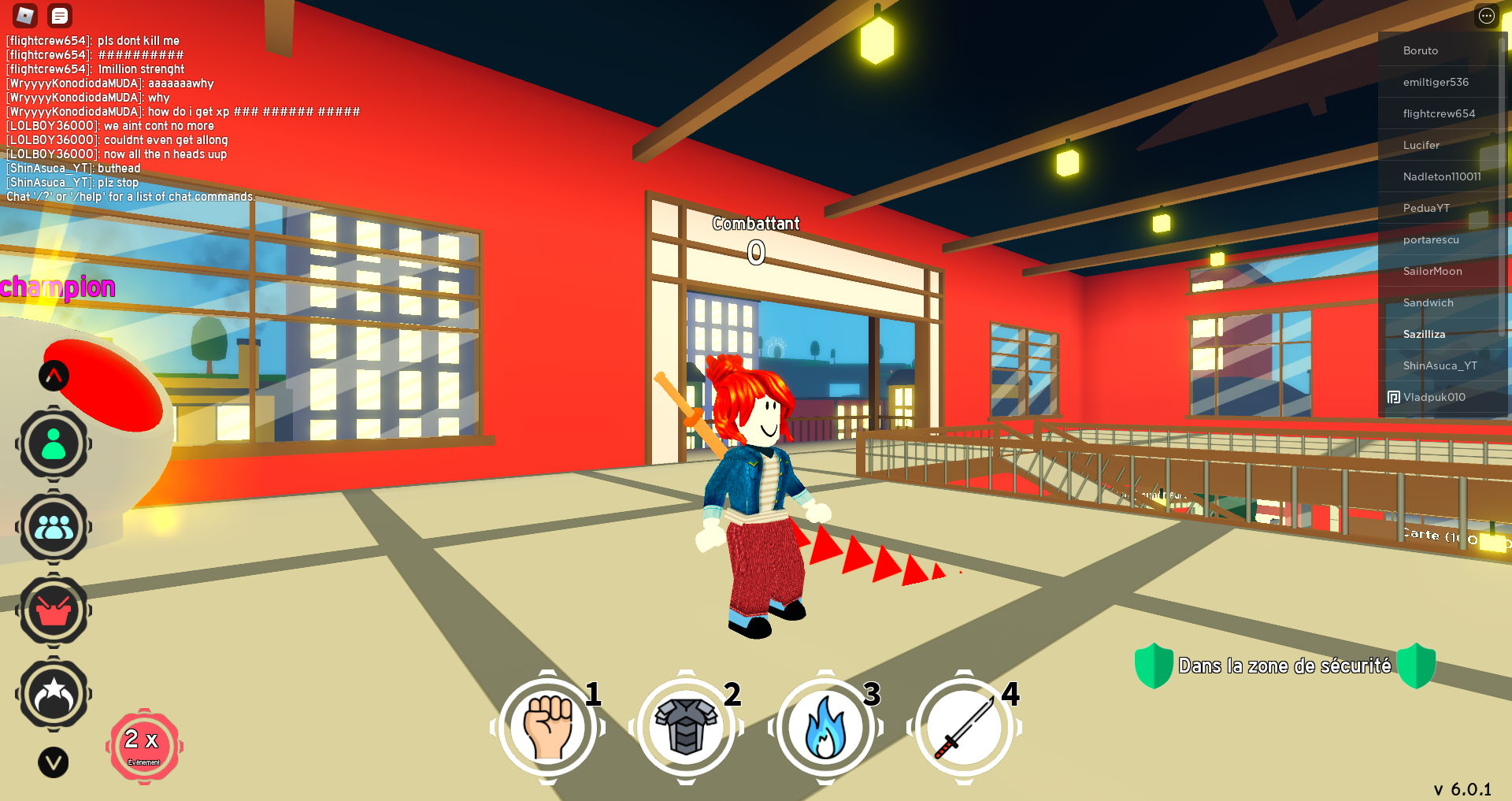Expand the sidebar with the down chevron
Viewport: 1512px width, 801px height.
pos(54,762)
